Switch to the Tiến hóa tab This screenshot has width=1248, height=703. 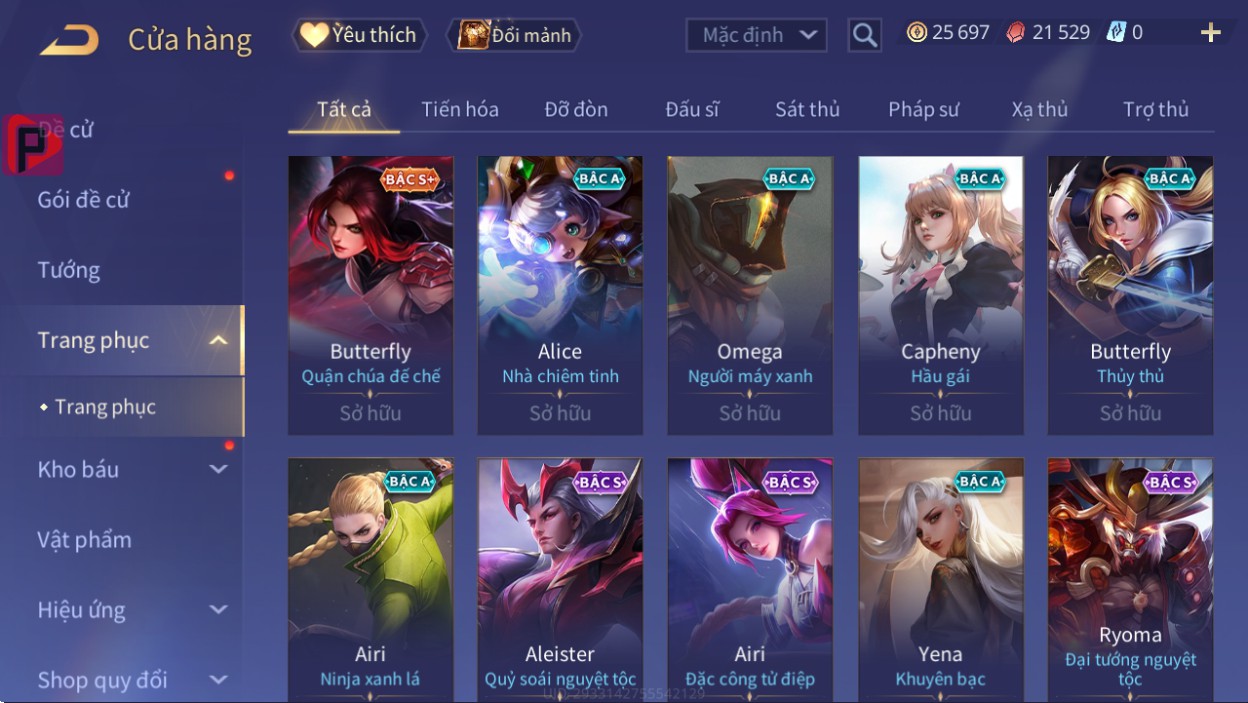(x=460, y=109)
